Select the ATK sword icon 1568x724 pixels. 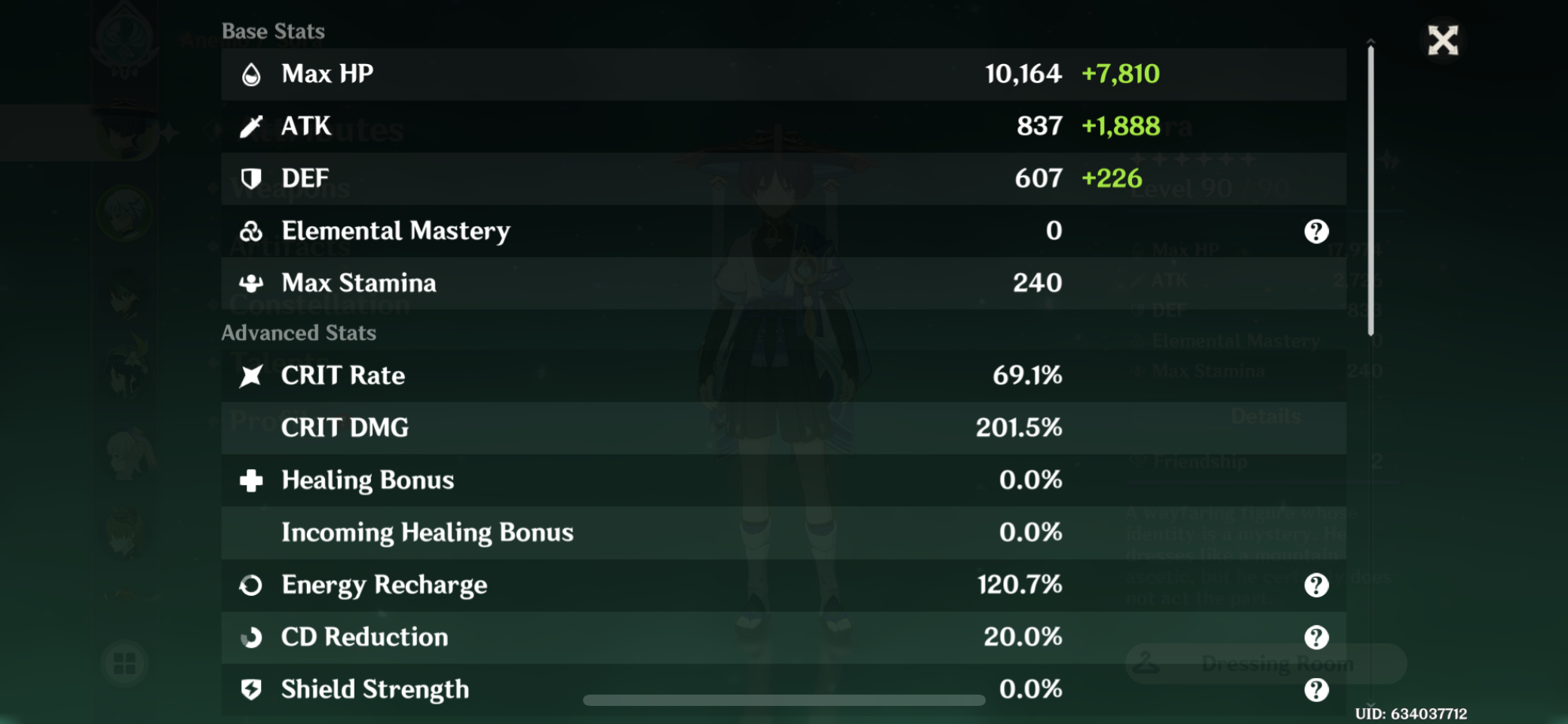pyautogui.click(x=252, y=126)
